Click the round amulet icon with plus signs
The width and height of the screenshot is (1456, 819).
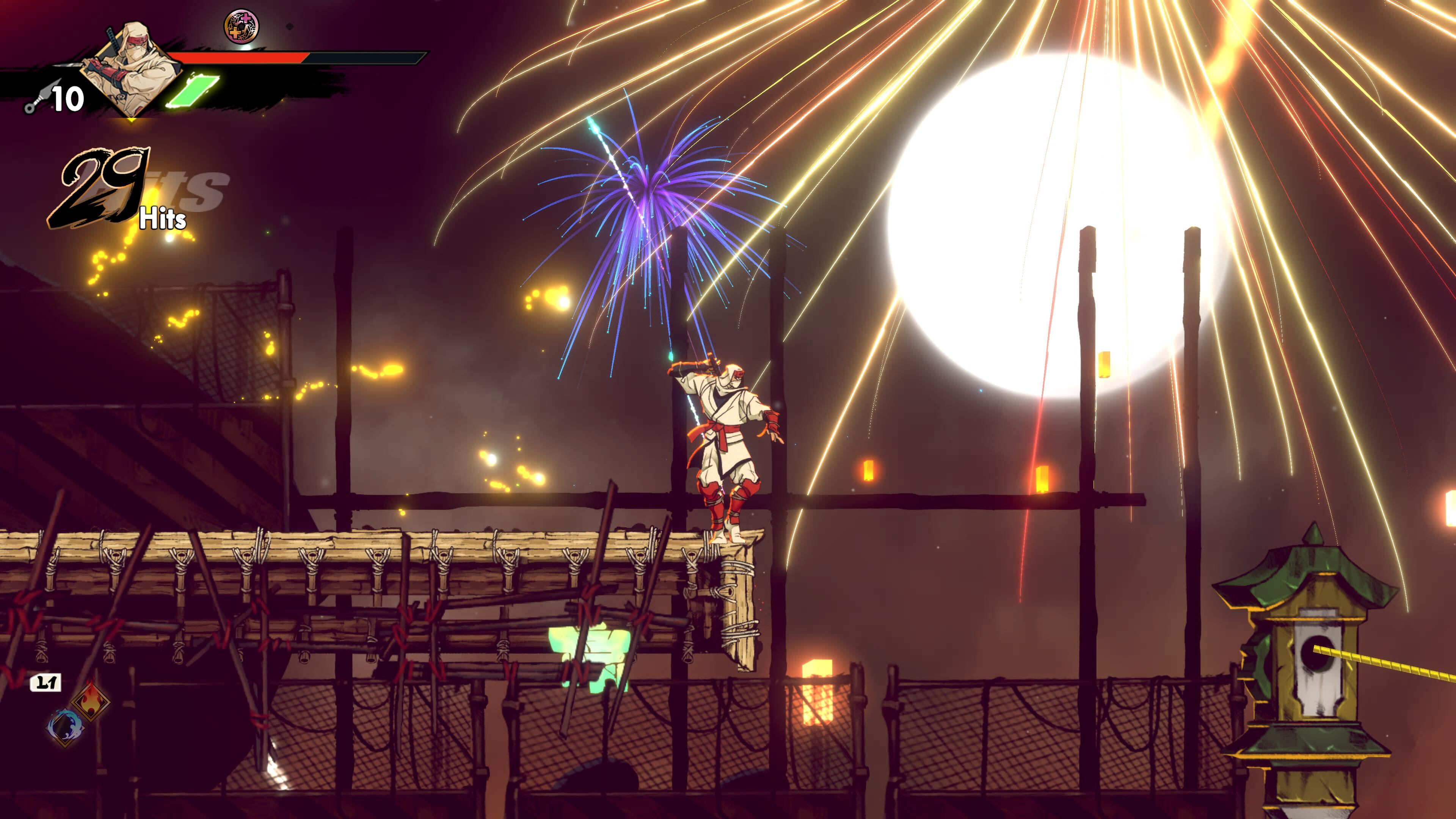(242, 27)
